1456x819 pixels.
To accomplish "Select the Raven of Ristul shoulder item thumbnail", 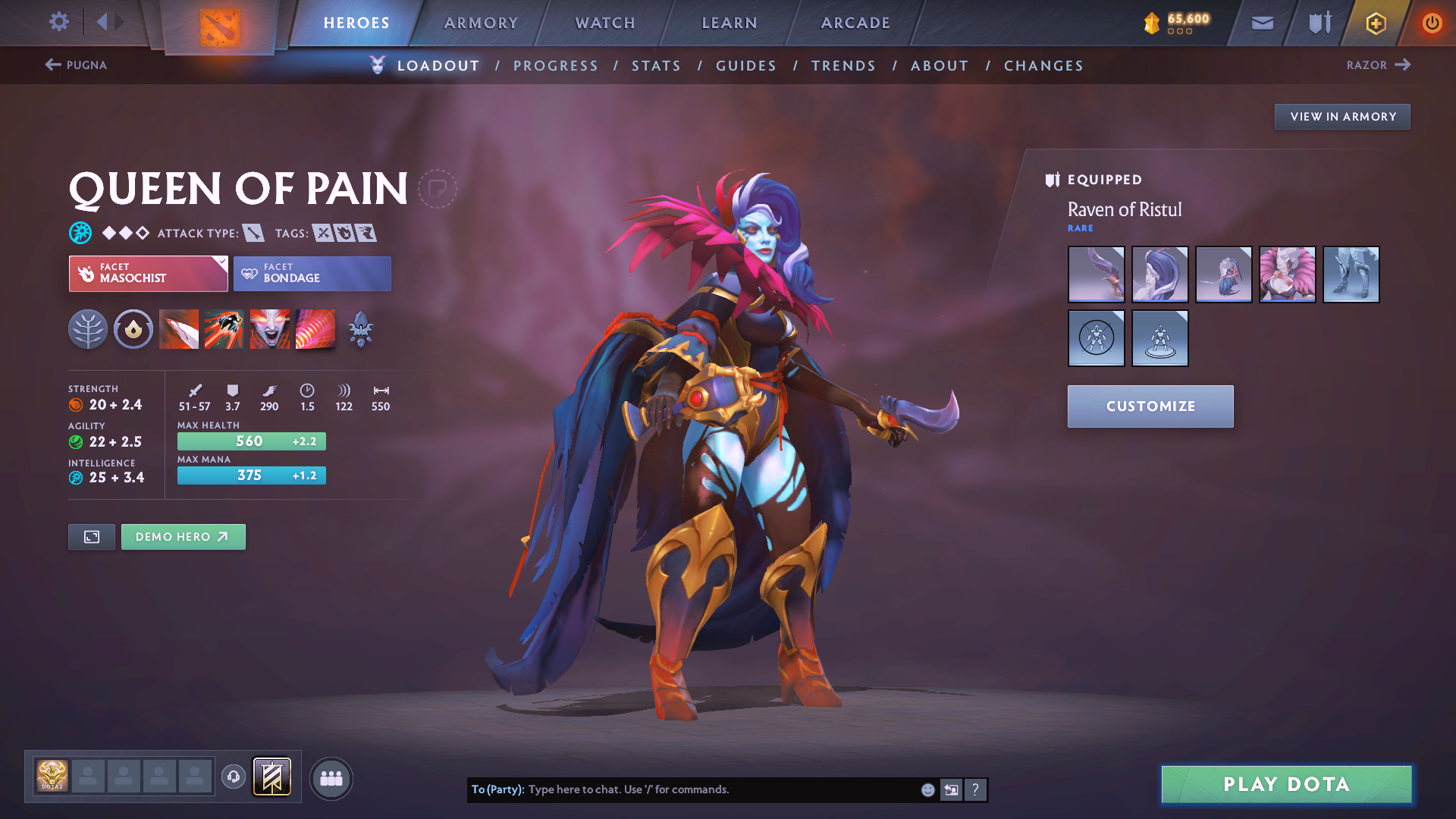I will (x=1287, y=274).
